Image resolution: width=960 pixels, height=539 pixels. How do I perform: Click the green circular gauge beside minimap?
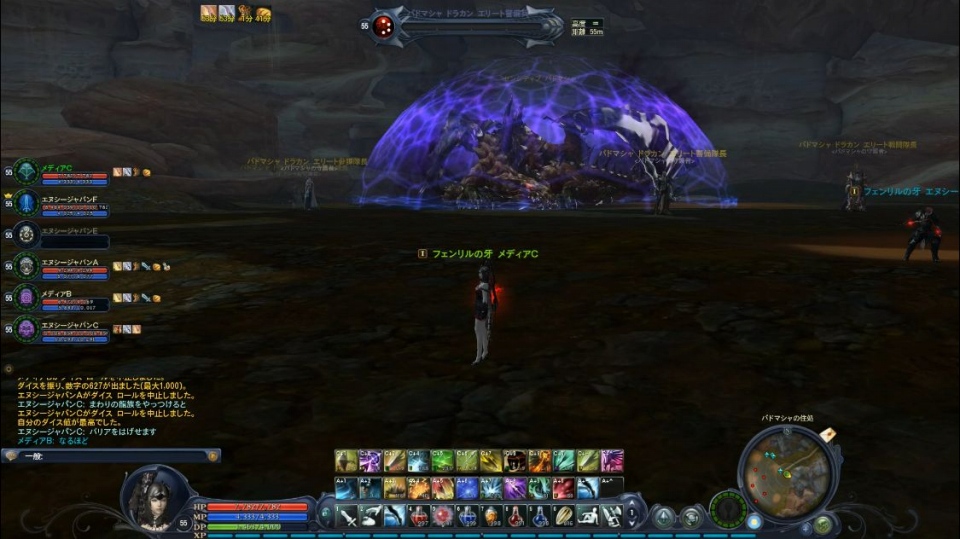[728, 507]
